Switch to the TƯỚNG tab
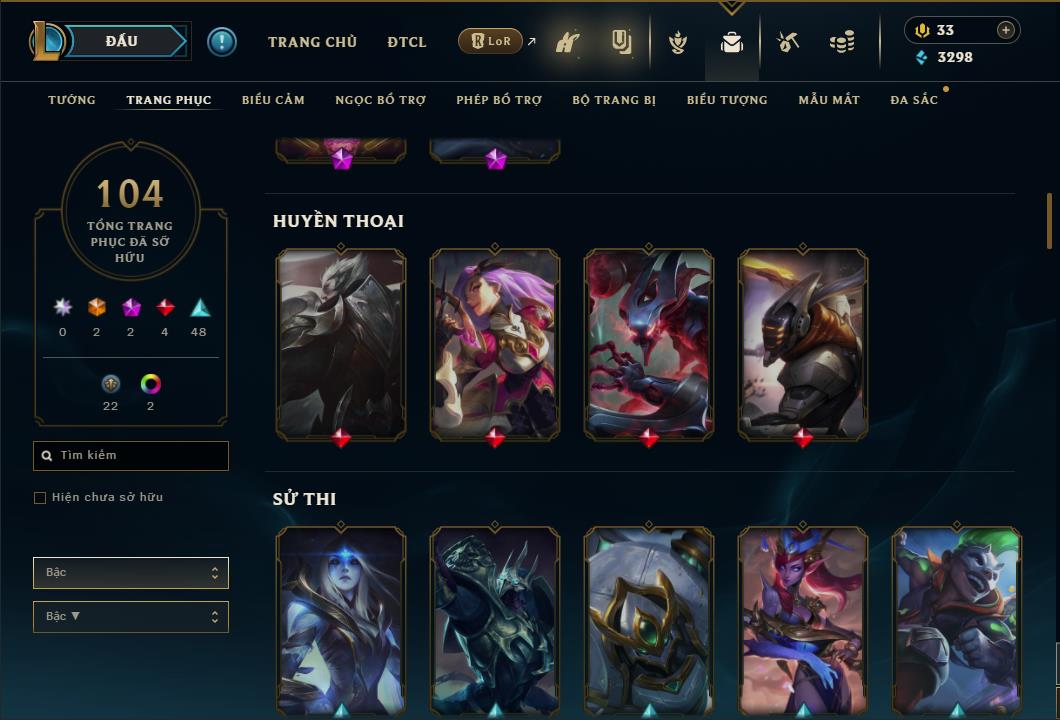Viewport: 1060px width, 720px height. (x=72, y=100)
